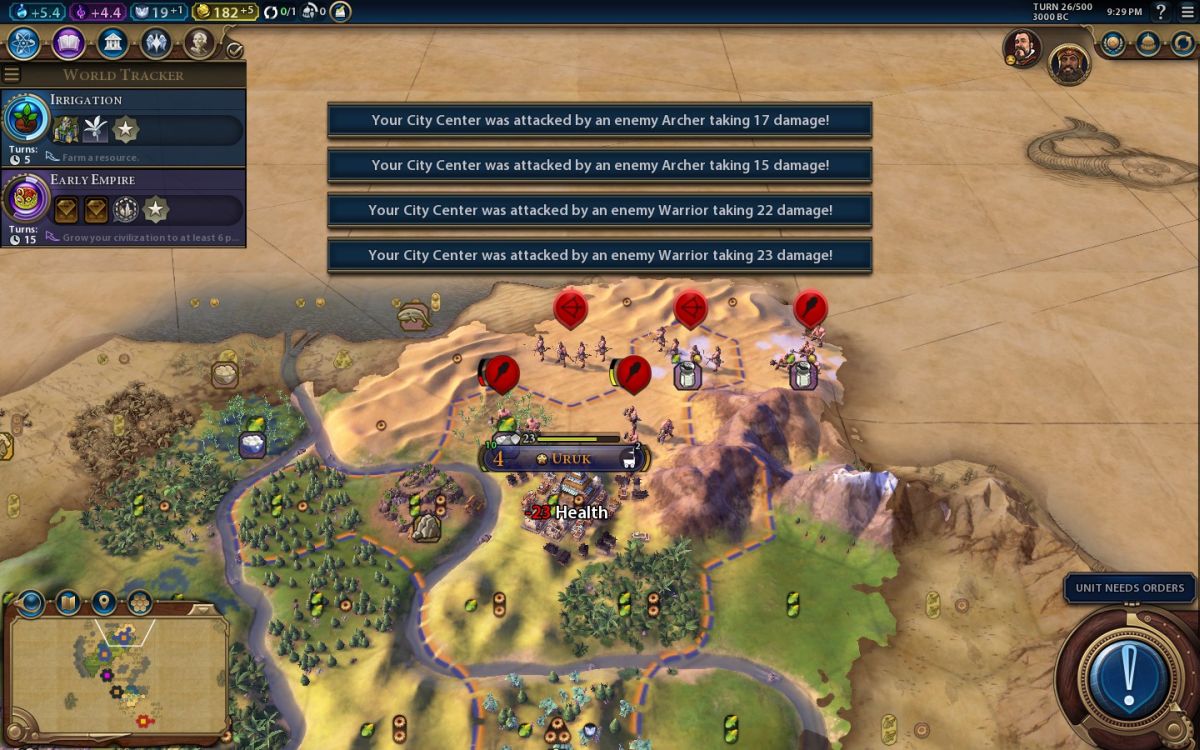Open the World Rankings laurel icon

pos(1113,43)
